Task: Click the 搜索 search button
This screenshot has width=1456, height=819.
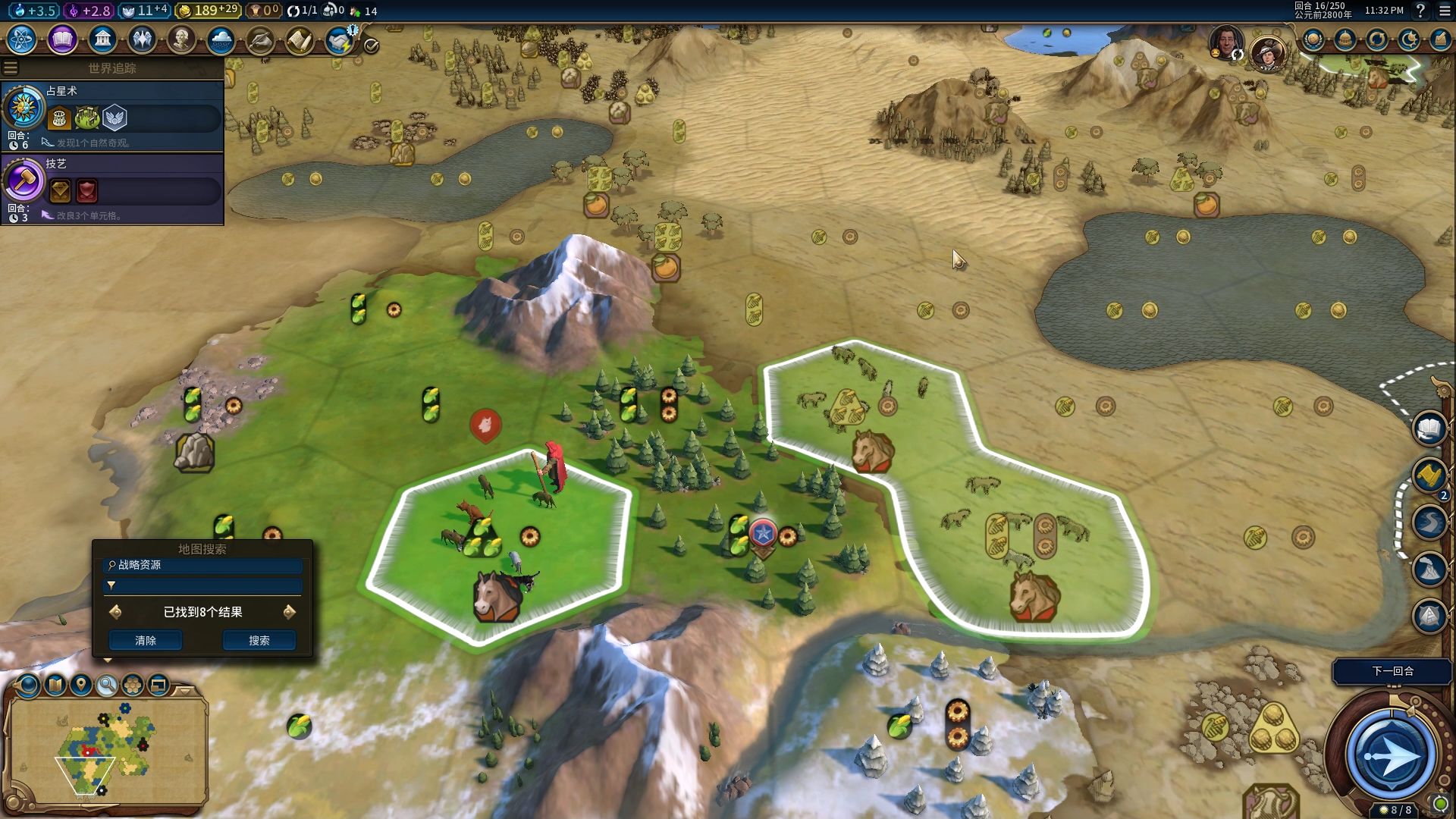Action: [259, 641]
